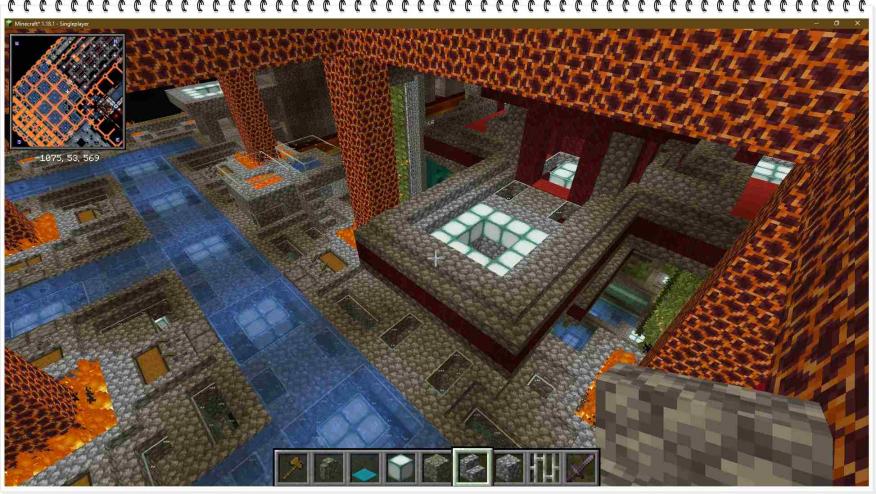Select the highlighted cobblestone stairs slot
The image size is (876, 494).
tap(473, 467)
